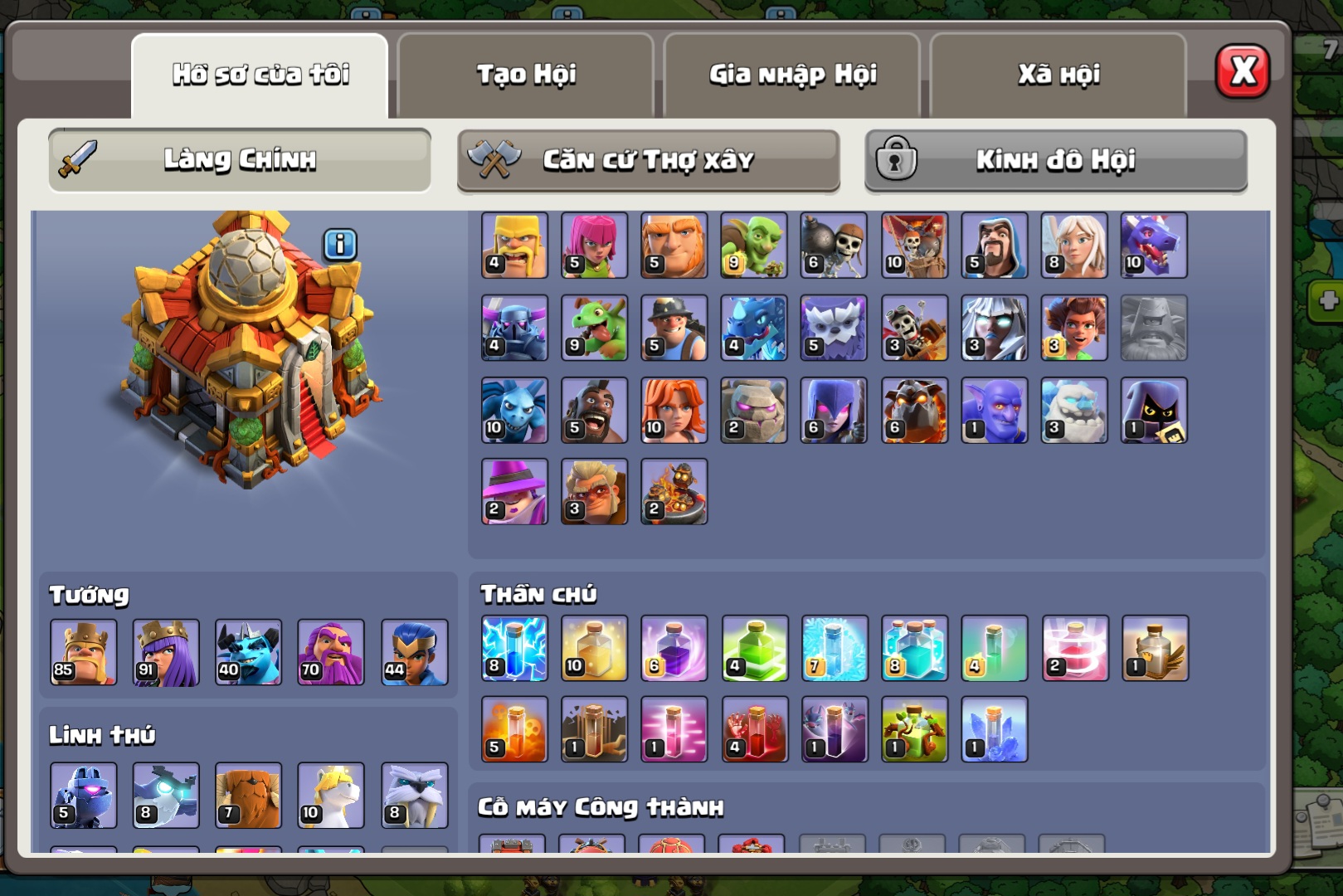The width and height of the screenshot is (1343, 896).
Task: Tap the Grand Warden hero icon
Action: 331,652
